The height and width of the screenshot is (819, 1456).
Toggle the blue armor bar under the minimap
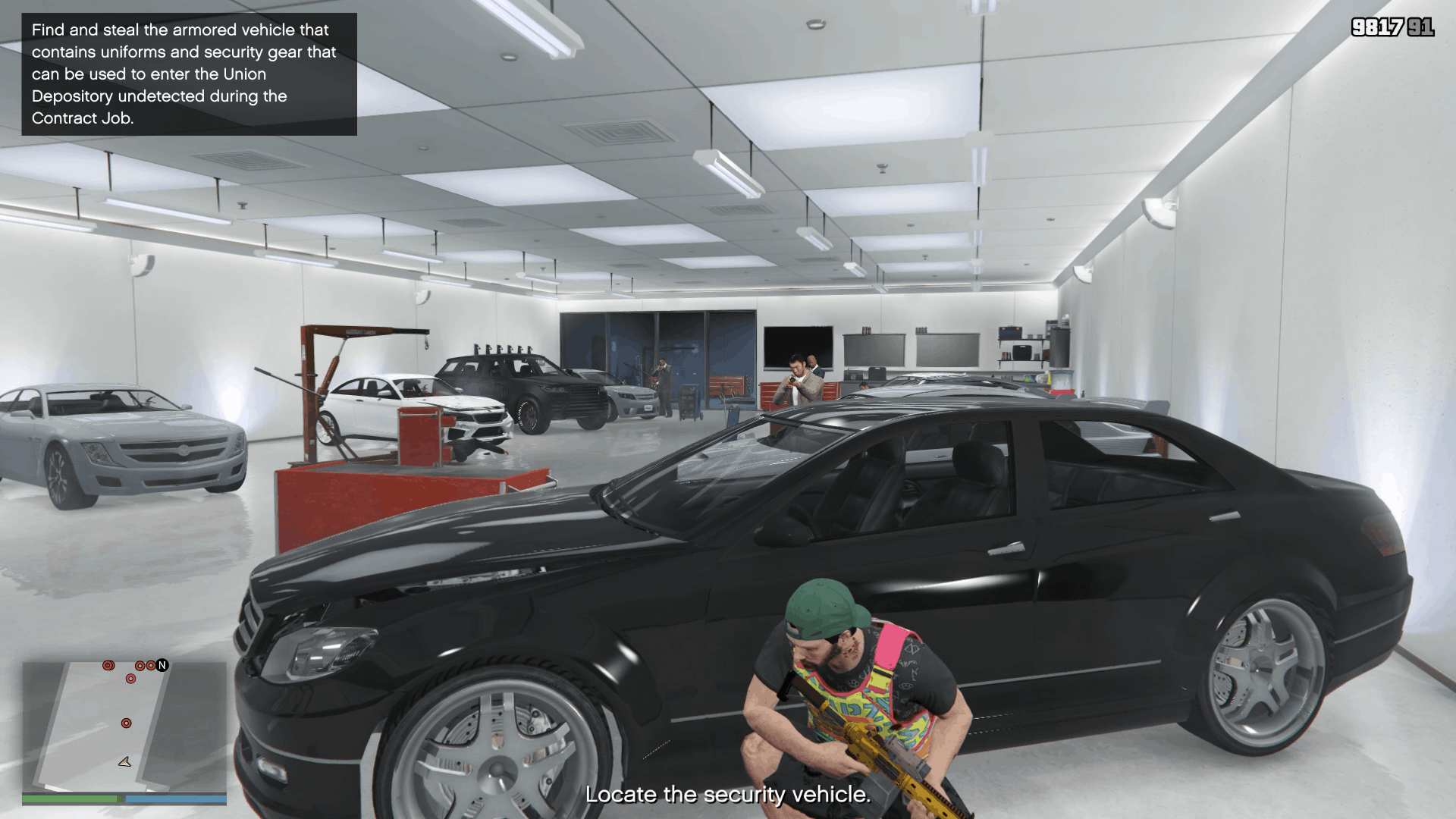[174, 800]
